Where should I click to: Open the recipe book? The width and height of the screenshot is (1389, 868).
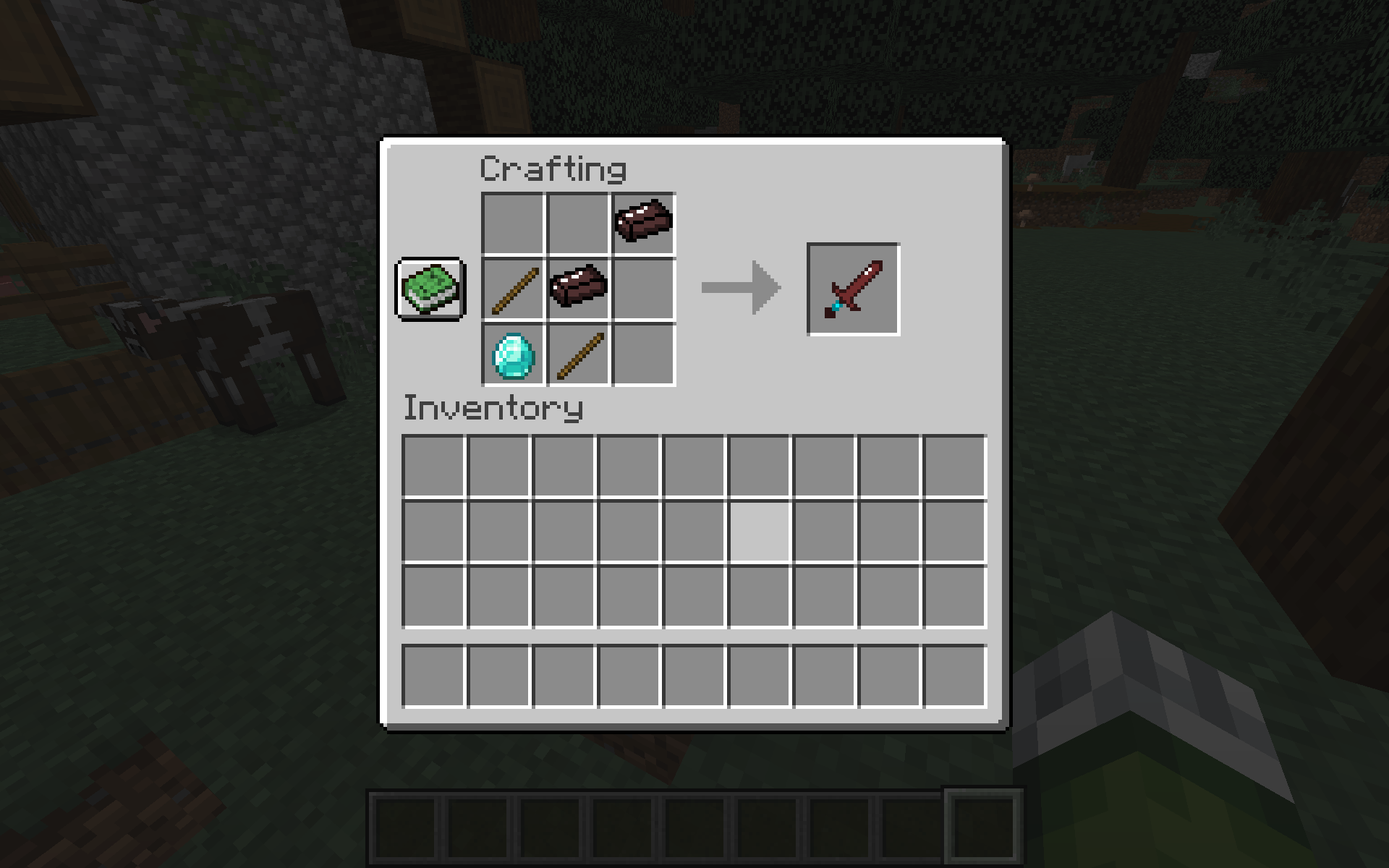click(x=428, y=289)
